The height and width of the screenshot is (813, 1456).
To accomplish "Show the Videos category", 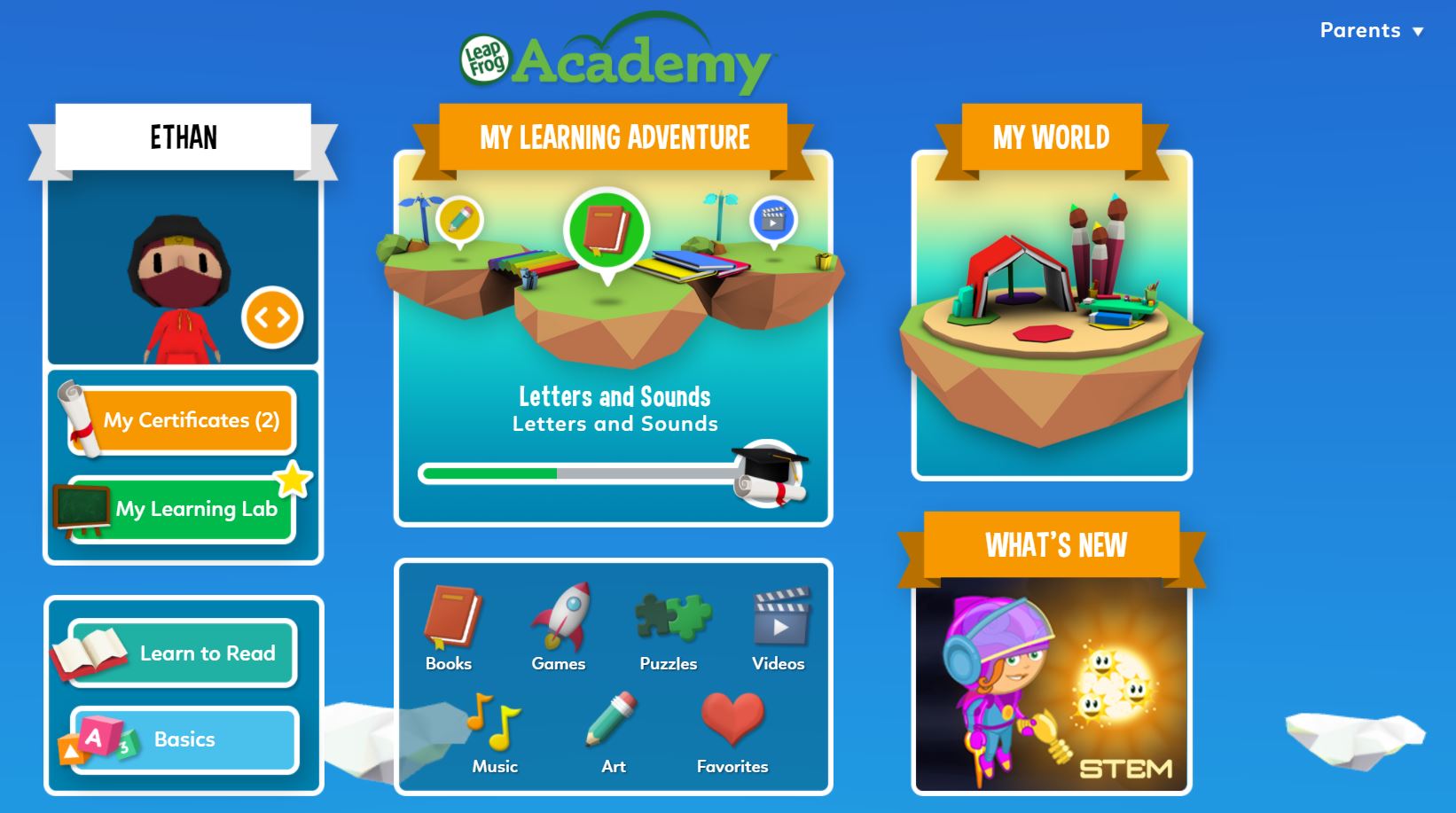I will (x=779, y=628).
